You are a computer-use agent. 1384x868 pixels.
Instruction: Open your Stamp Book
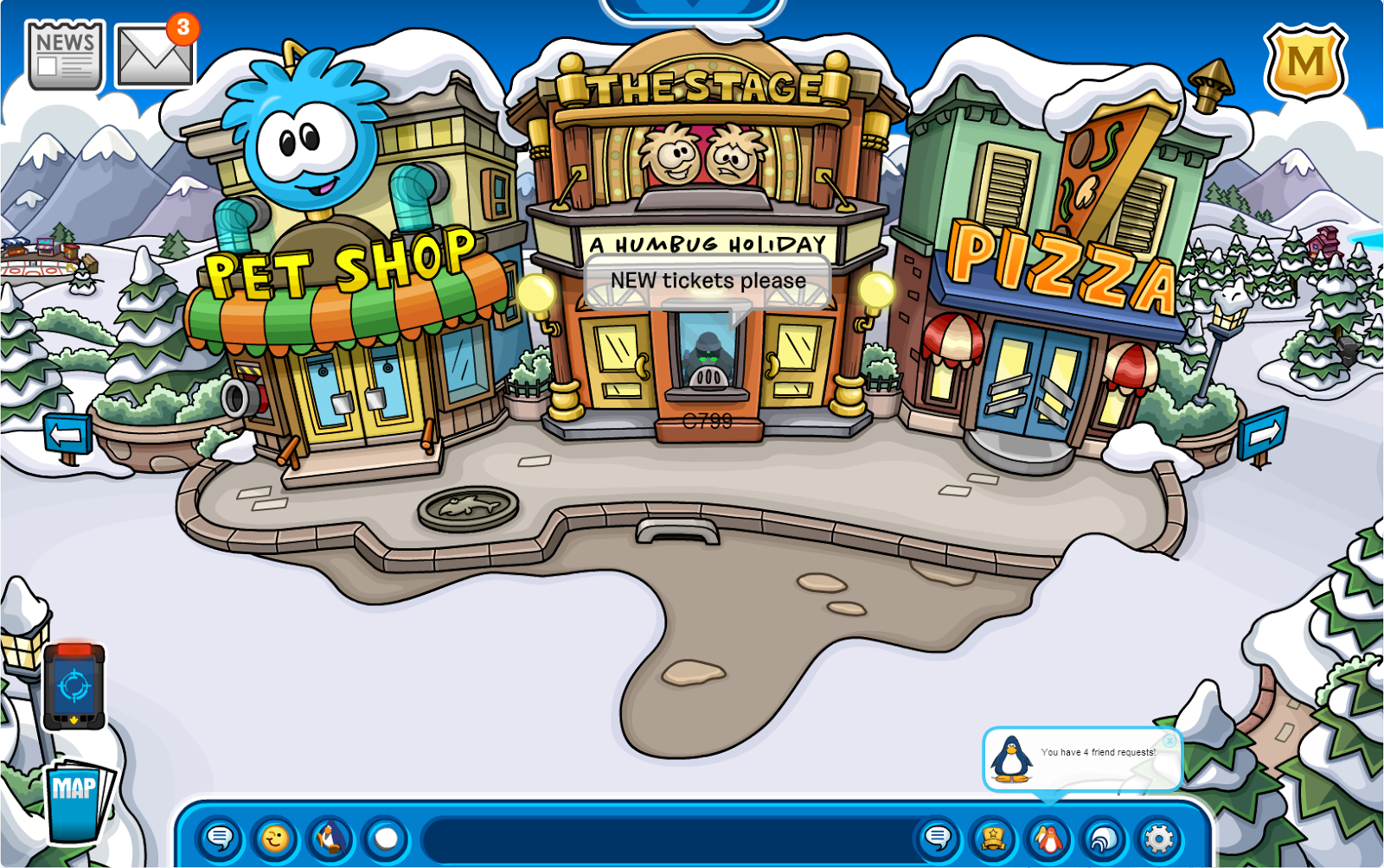click(x=991, y=838)
